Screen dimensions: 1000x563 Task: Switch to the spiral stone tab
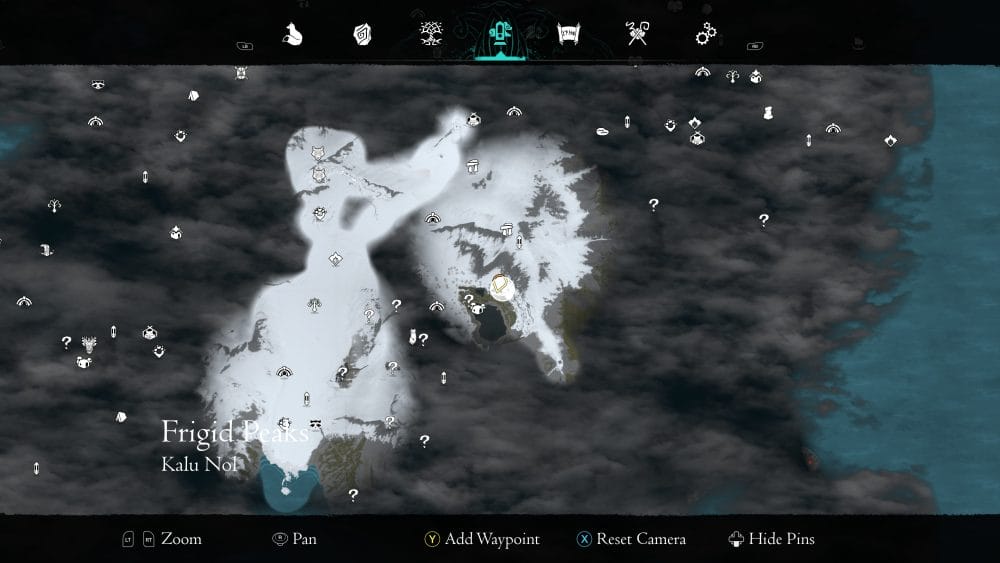click(x=362, y=35)
